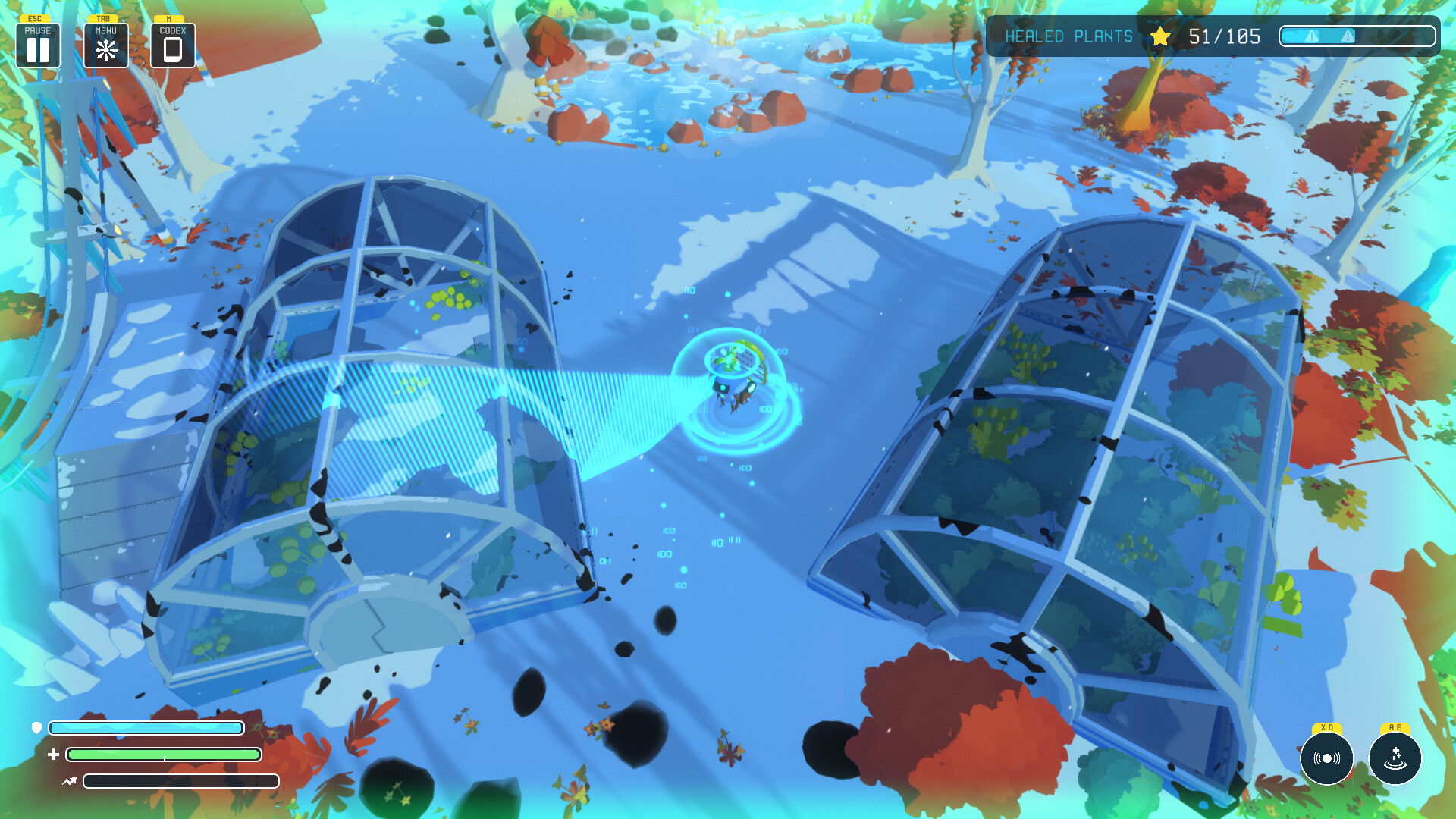The width and height of the screenshot is (1456, 819).
Task: Click the second warning triangle marker
Action: click(x=1348, y=36)
